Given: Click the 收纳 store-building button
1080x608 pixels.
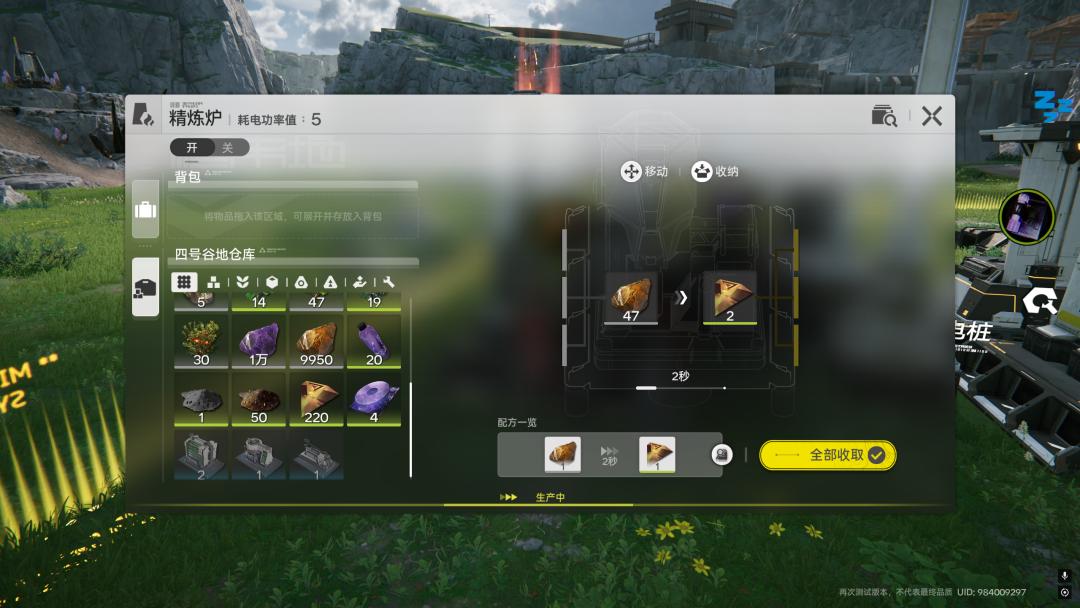Looking at the screenshot, I should (715, 172).
